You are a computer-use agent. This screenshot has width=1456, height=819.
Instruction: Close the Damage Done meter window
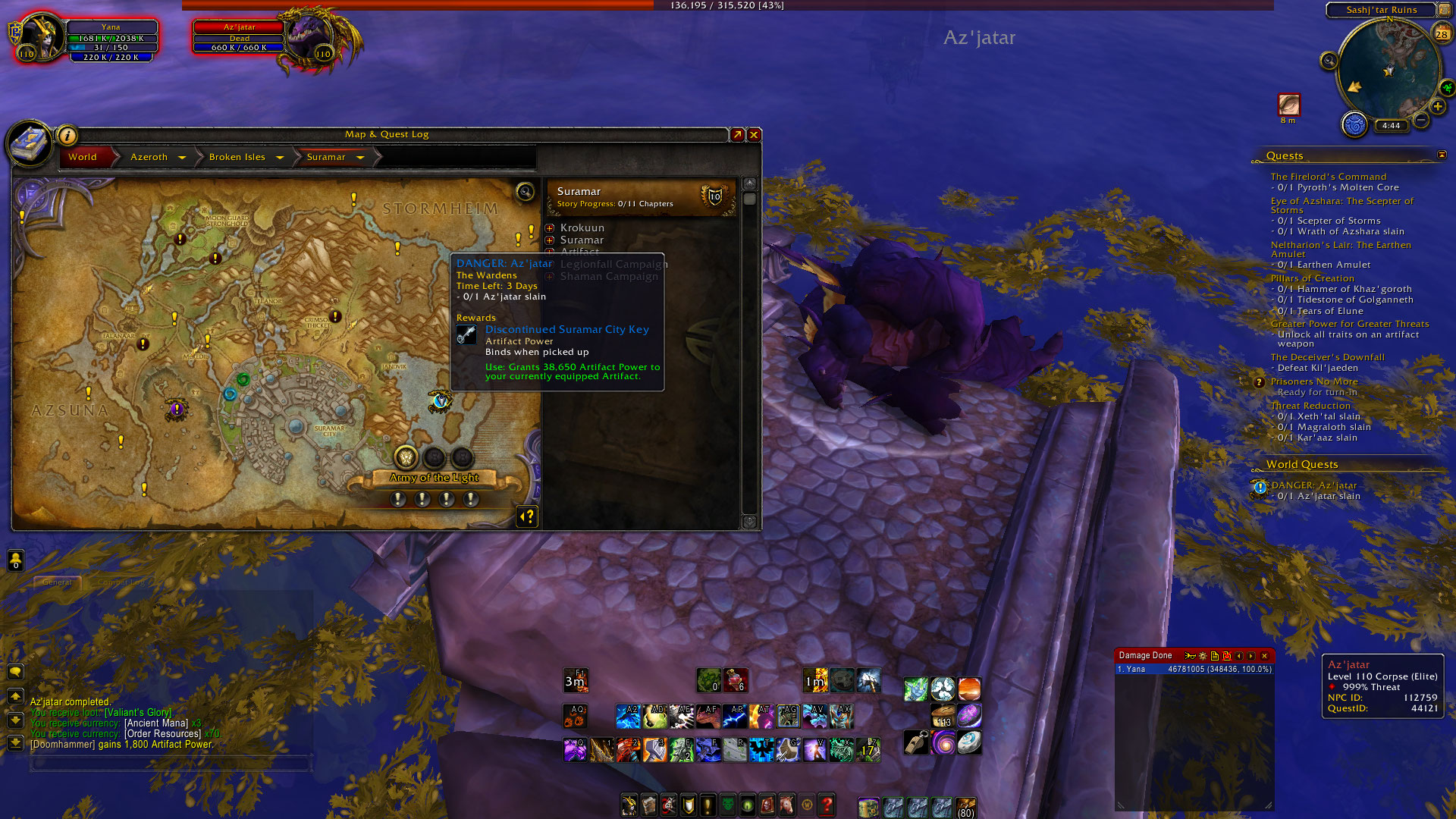point(1264,656)
